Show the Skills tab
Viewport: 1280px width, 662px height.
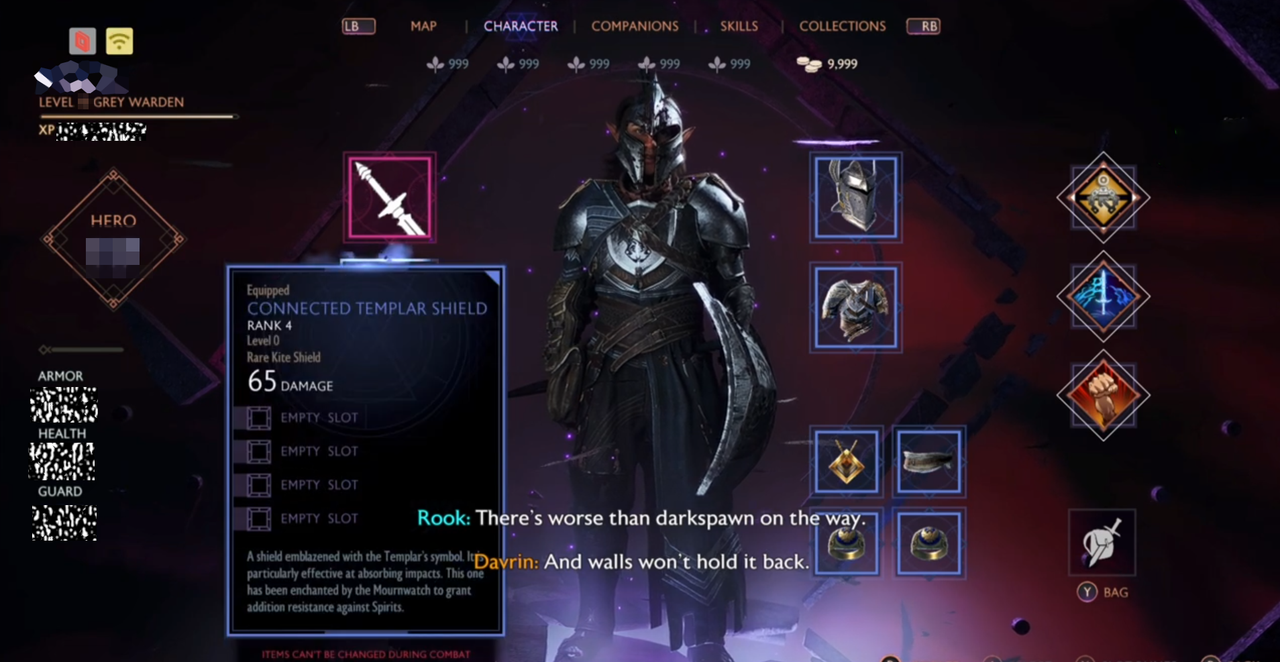[x=739, y=26]
